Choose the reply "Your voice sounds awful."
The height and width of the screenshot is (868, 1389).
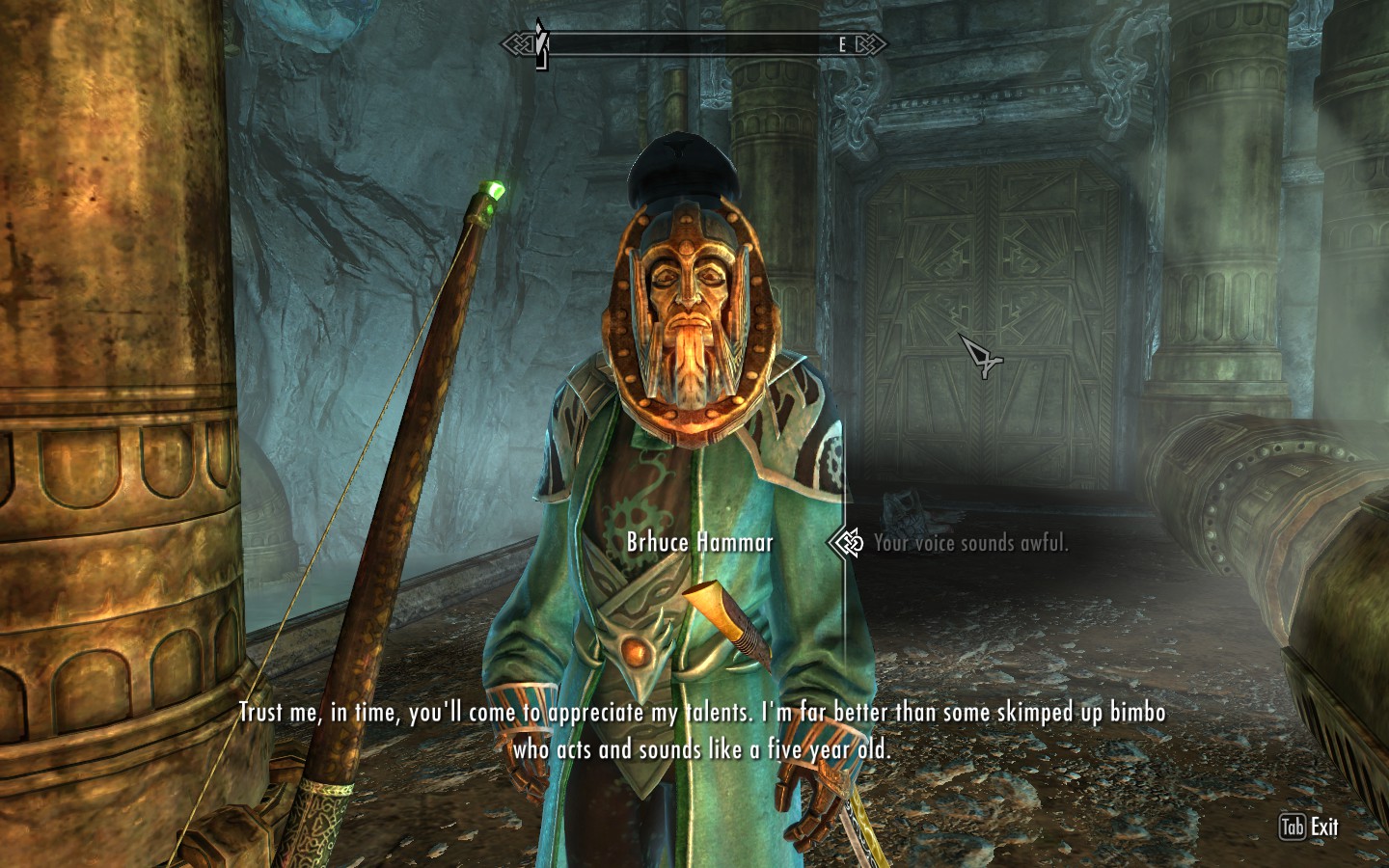(970, 544)
